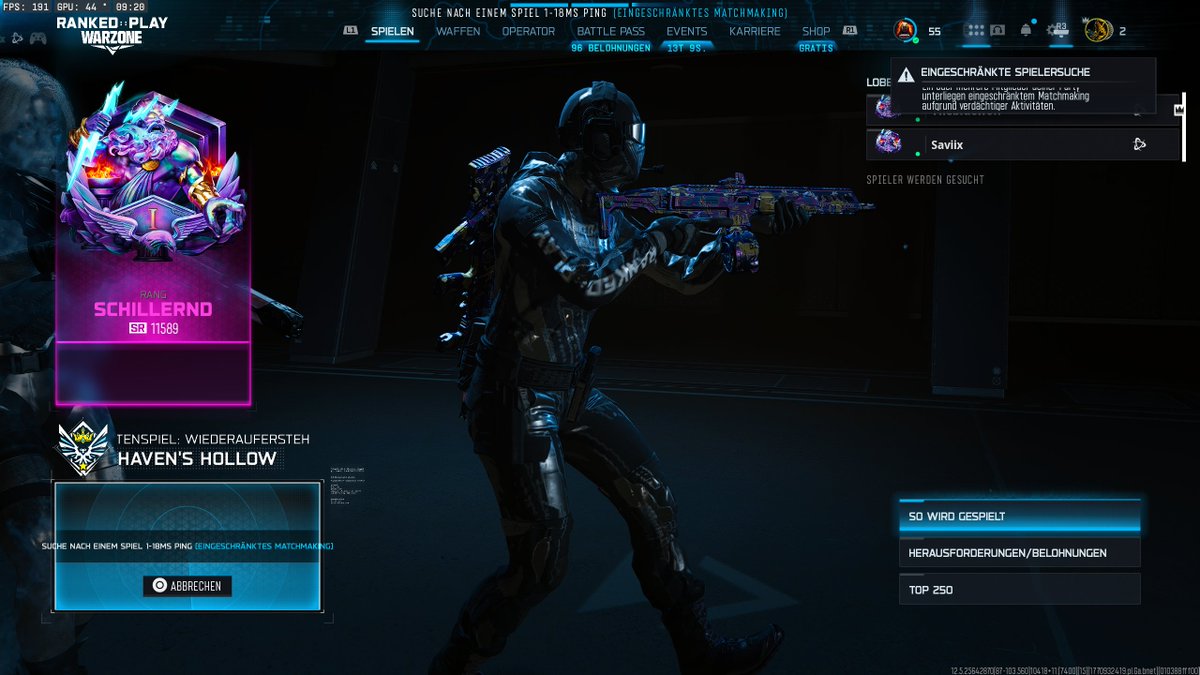
Task: Visit the Shop tab
Action: point(816,31)
